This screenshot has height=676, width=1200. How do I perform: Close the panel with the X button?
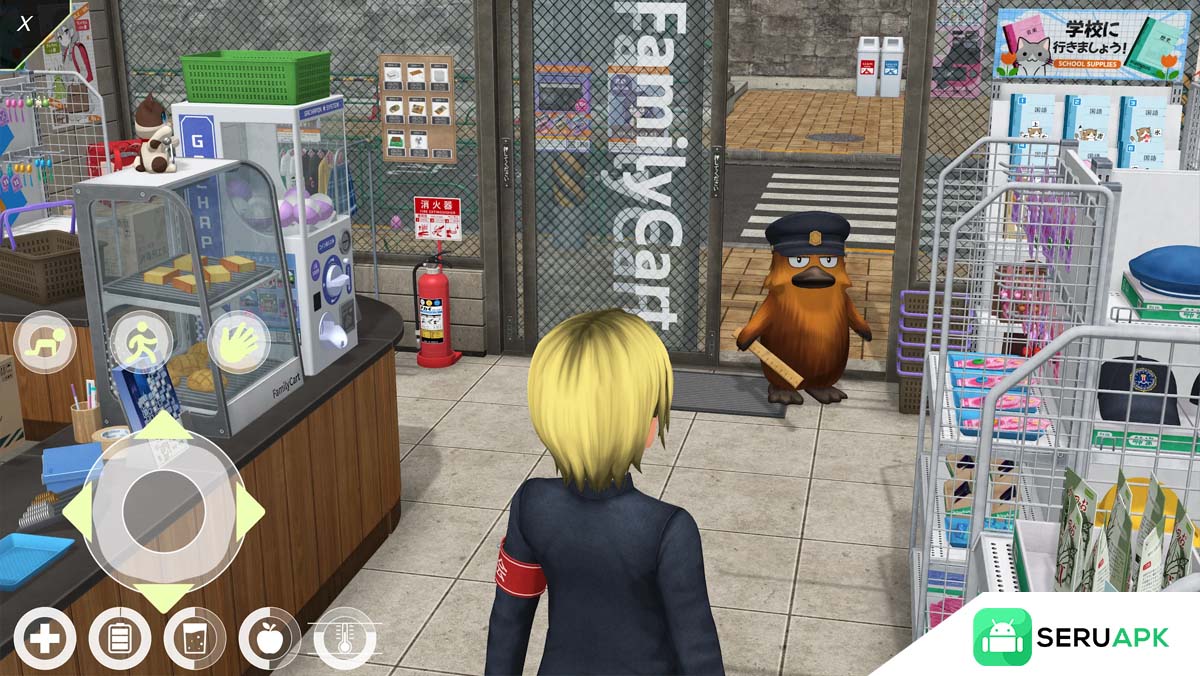(x=24, y=23)
